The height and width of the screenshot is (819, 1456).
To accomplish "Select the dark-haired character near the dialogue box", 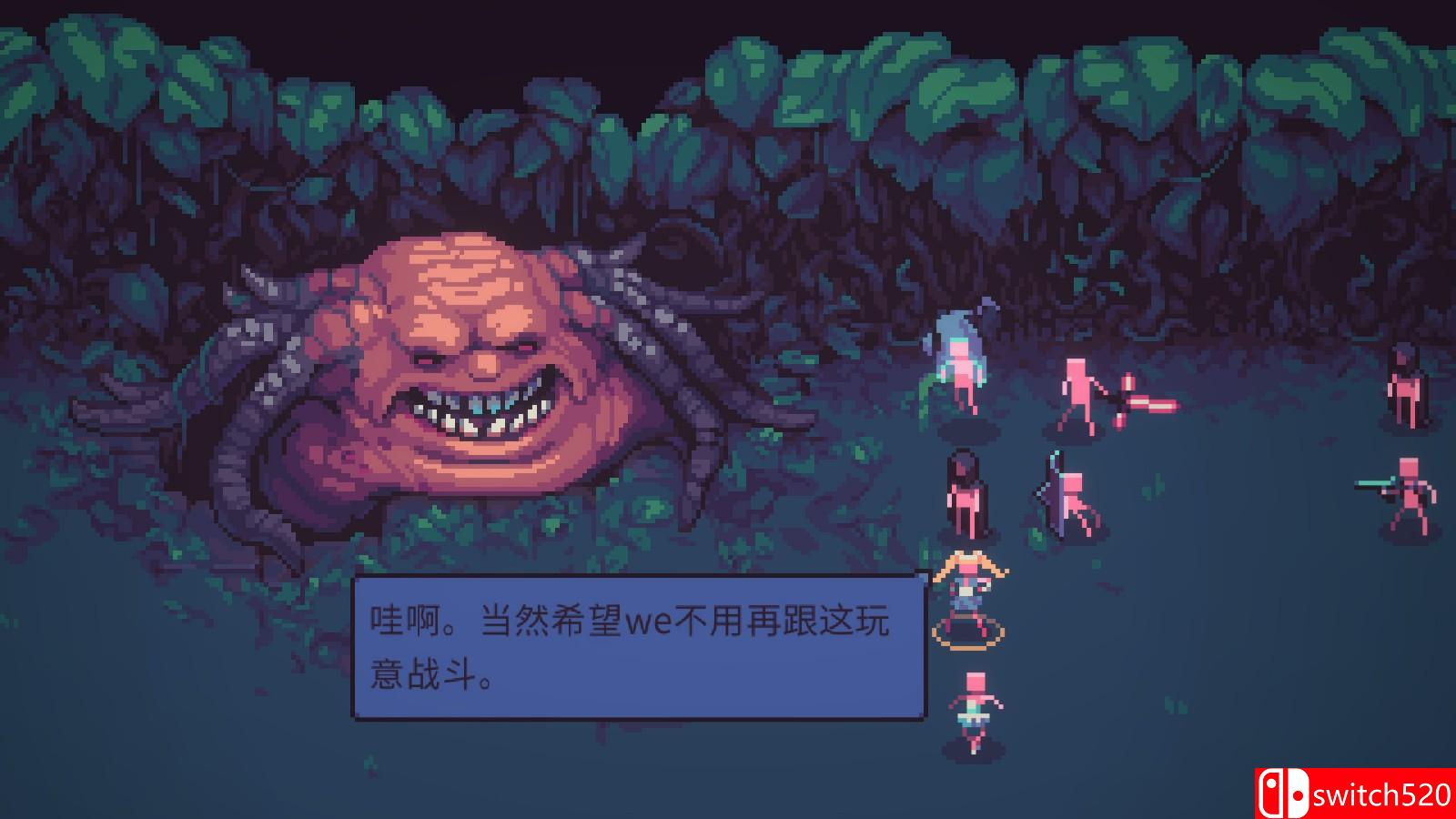I will point(965,491).
